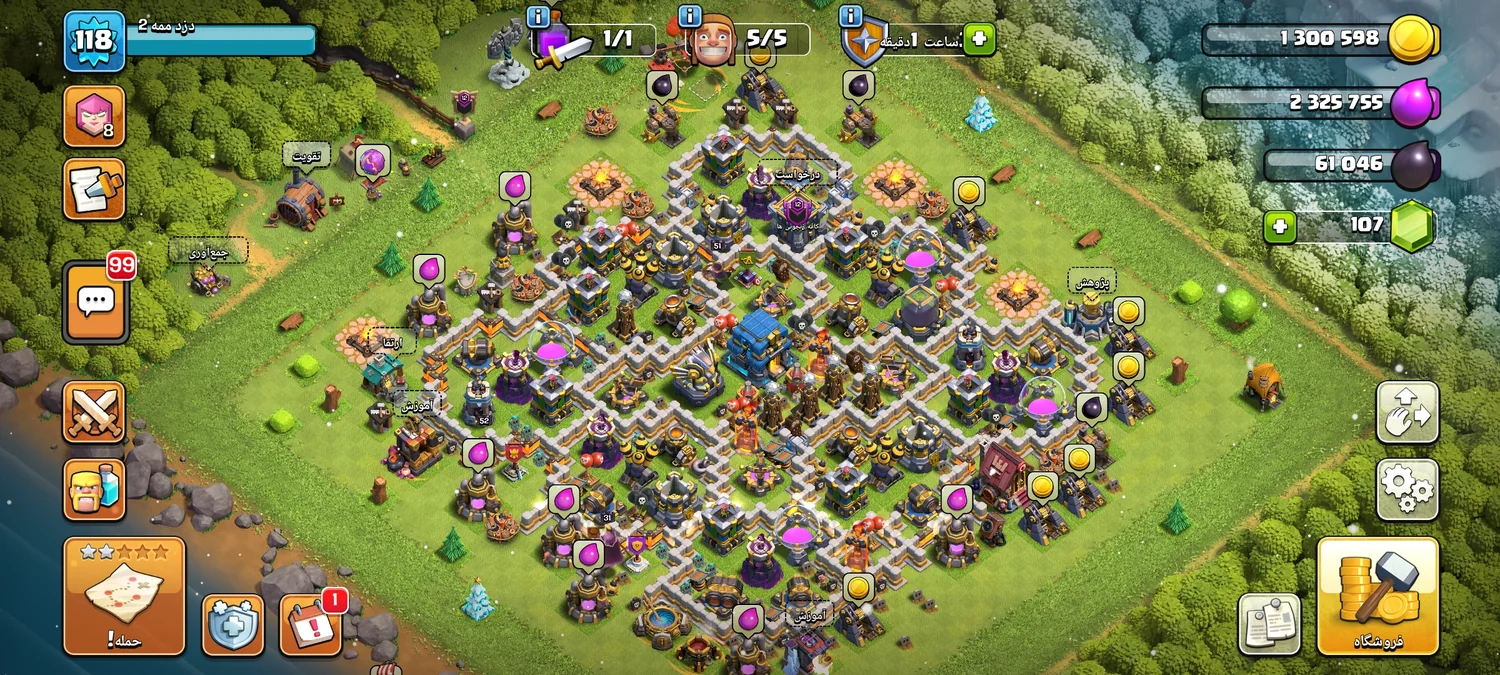Image resolution: width=1500 pixels, height=675 pixels.
Task: Open the shield with plus button
Action: coord(233,625)
